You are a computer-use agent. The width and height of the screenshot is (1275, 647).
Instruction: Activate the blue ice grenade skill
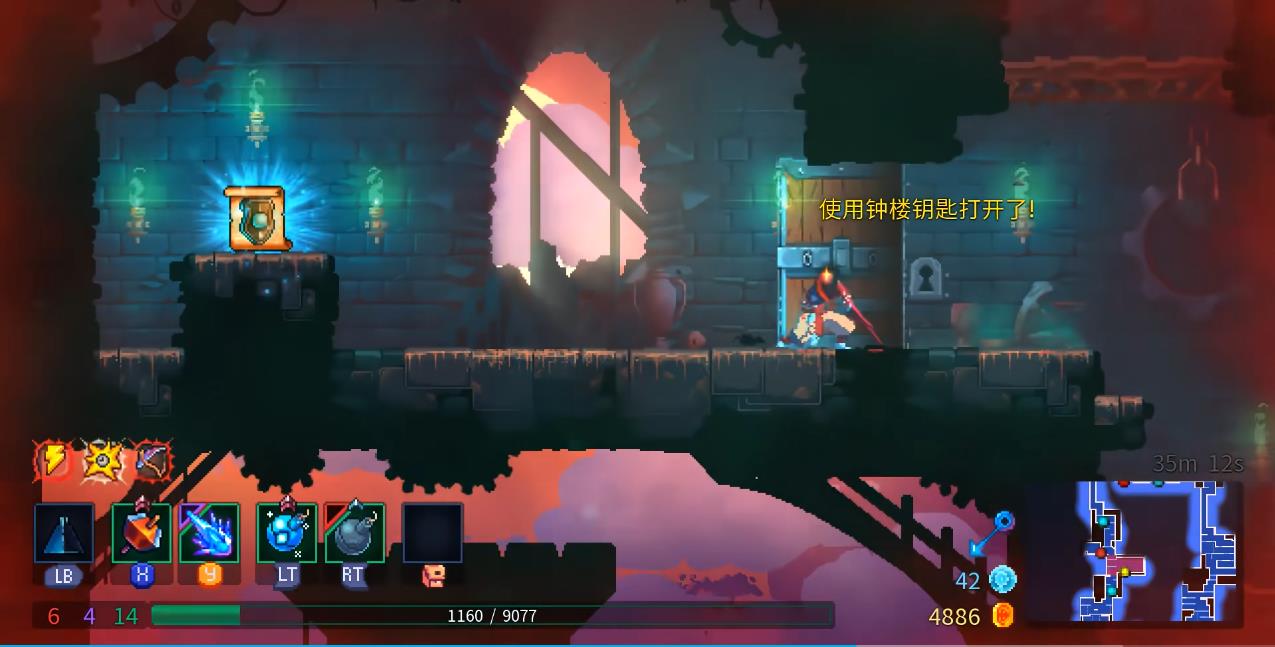[x=287, y=533]
